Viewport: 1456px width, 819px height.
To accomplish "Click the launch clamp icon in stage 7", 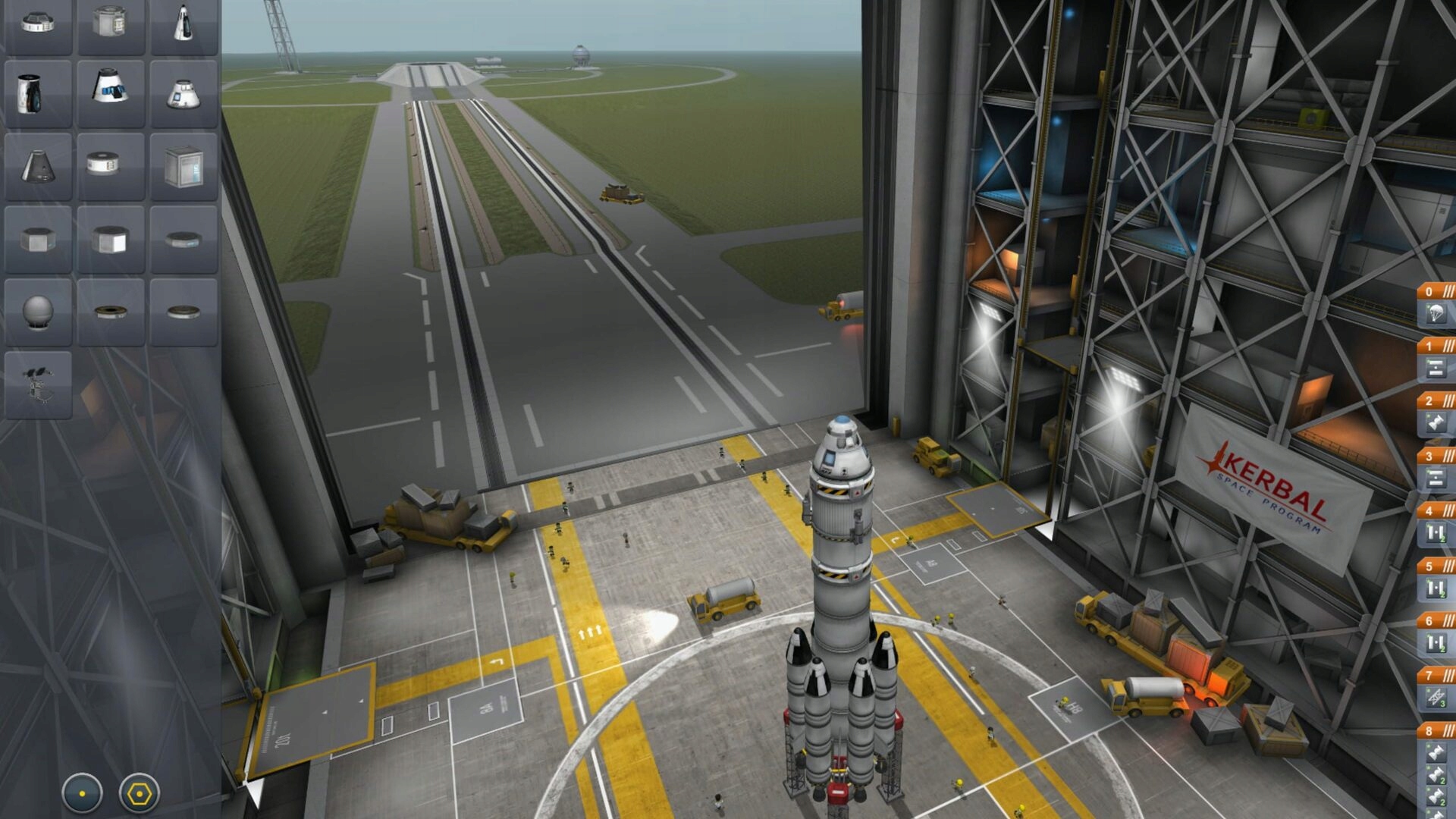I will [x=1436, y=697].
